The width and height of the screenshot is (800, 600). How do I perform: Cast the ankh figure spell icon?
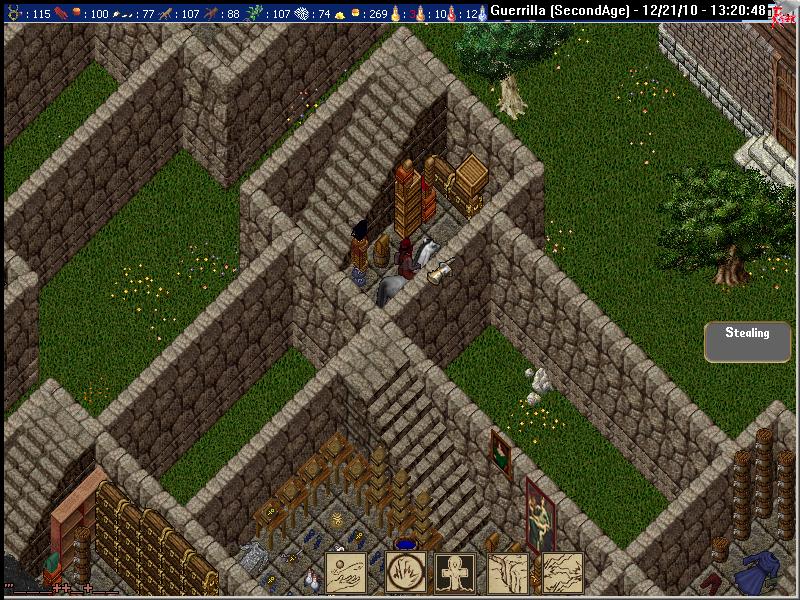point(457,573)
